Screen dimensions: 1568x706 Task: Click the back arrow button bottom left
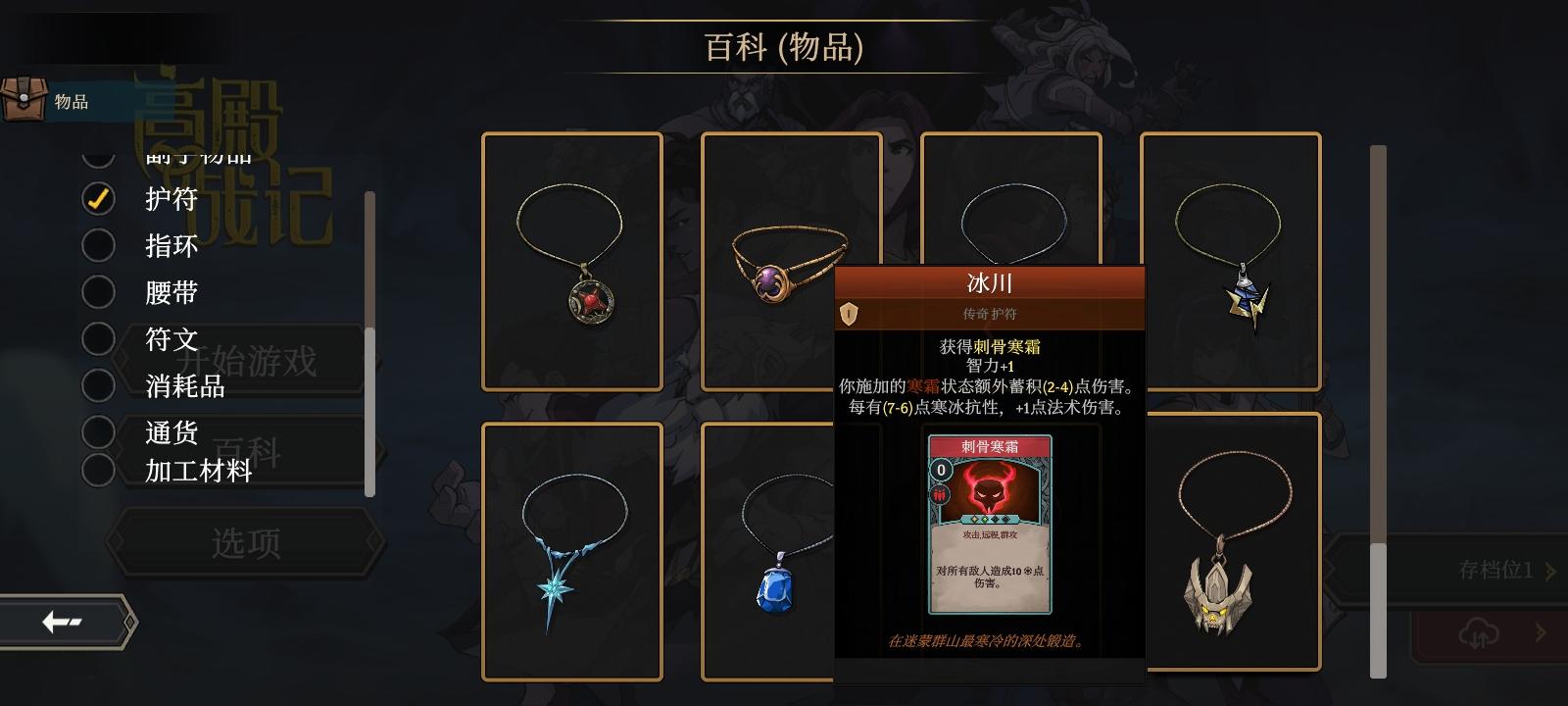(61, 621)
